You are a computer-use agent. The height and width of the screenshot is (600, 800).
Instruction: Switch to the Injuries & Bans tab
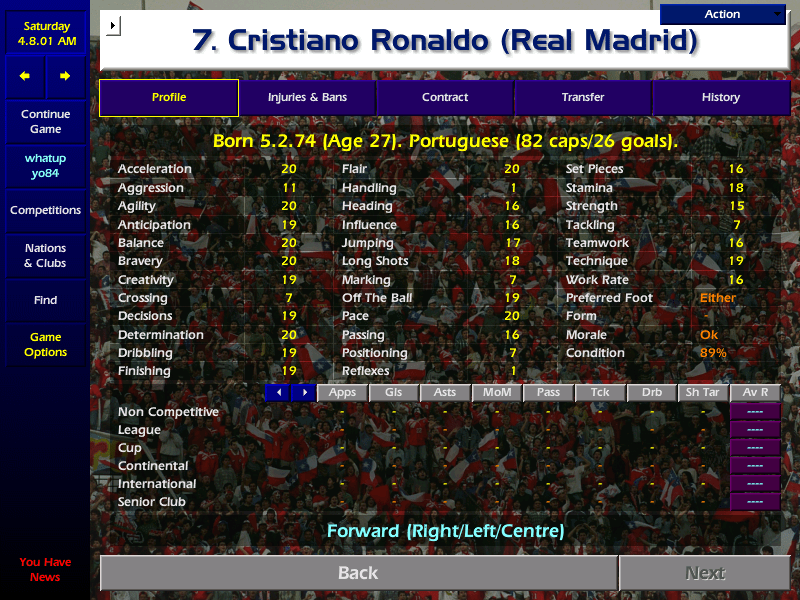(x=307, y=97)
